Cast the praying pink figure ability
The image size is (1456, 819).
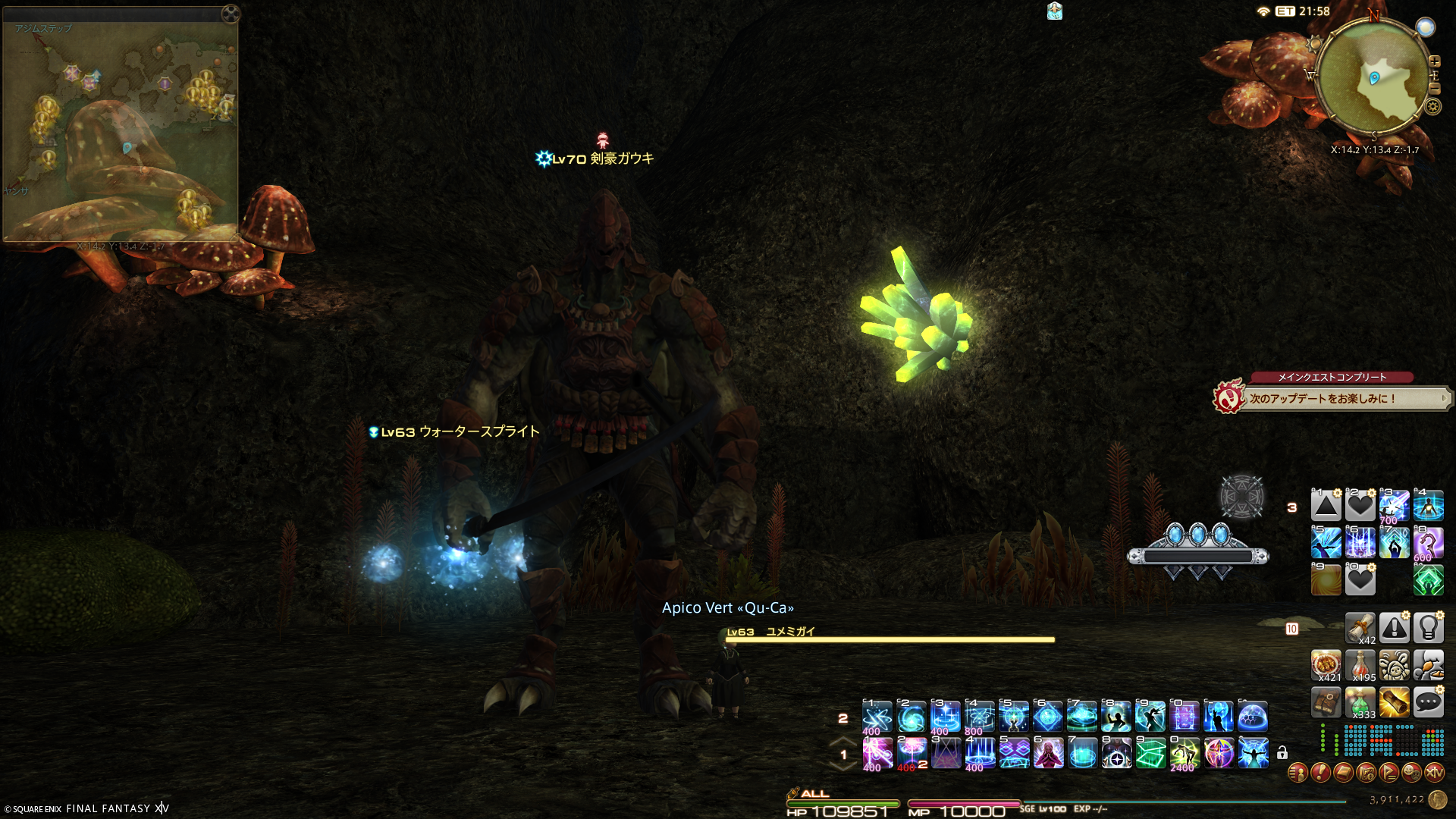1048,754
